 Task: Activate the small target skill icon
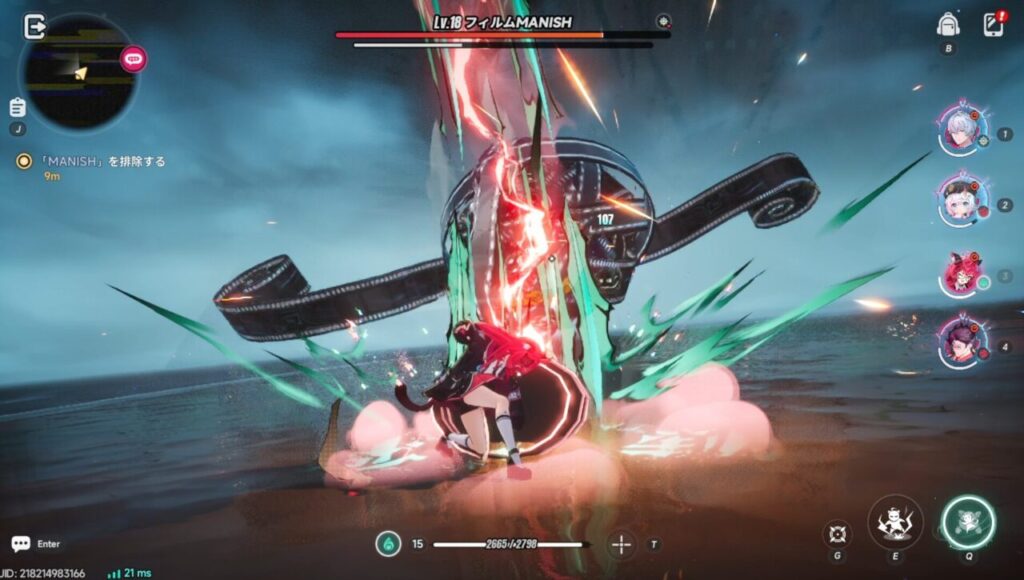click(838, 534)
